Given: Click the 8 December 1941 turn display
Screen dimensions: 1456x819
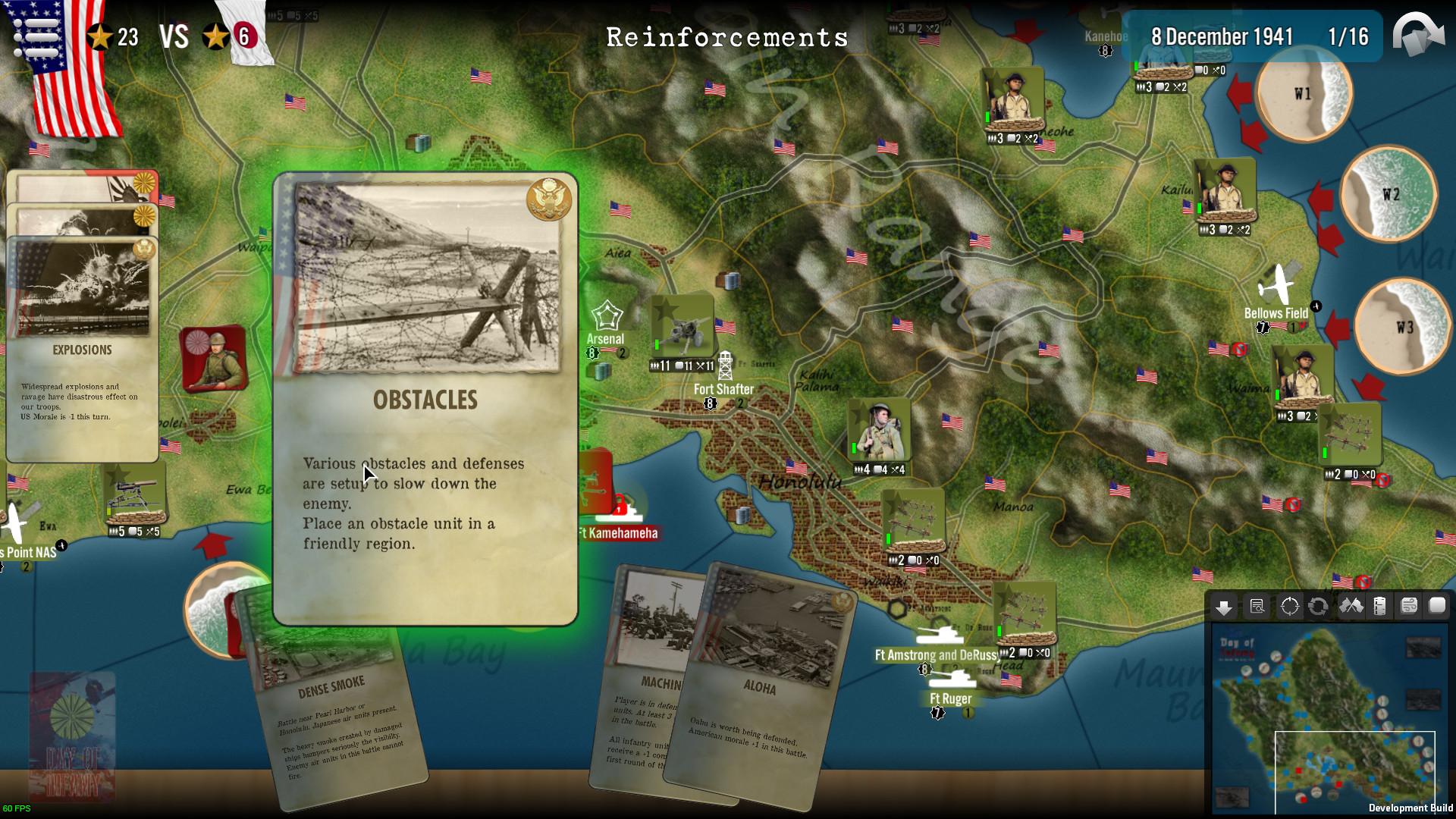Looking at the screenshot, I should pos(1221,36).
